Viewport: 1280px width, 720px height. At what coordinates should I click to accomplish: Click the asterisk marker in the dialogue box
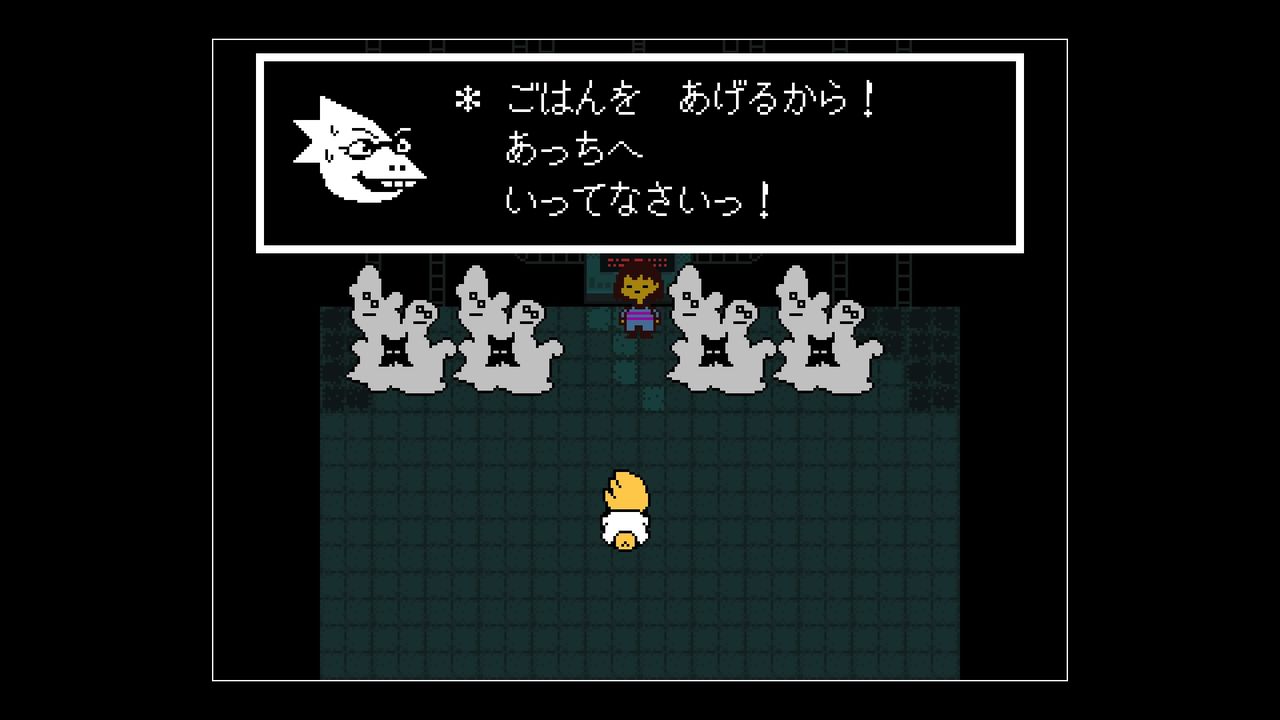click(x=469, y=100)
